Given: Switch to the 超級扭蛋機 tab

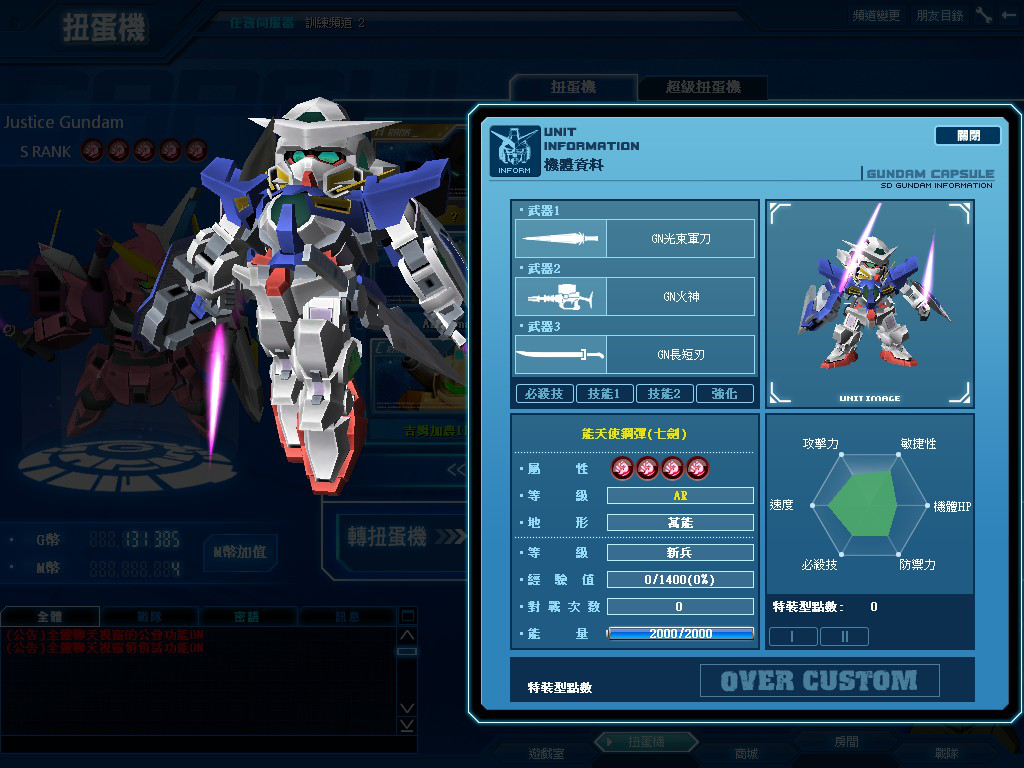Looking at the screenshot, I should (703, 88).
